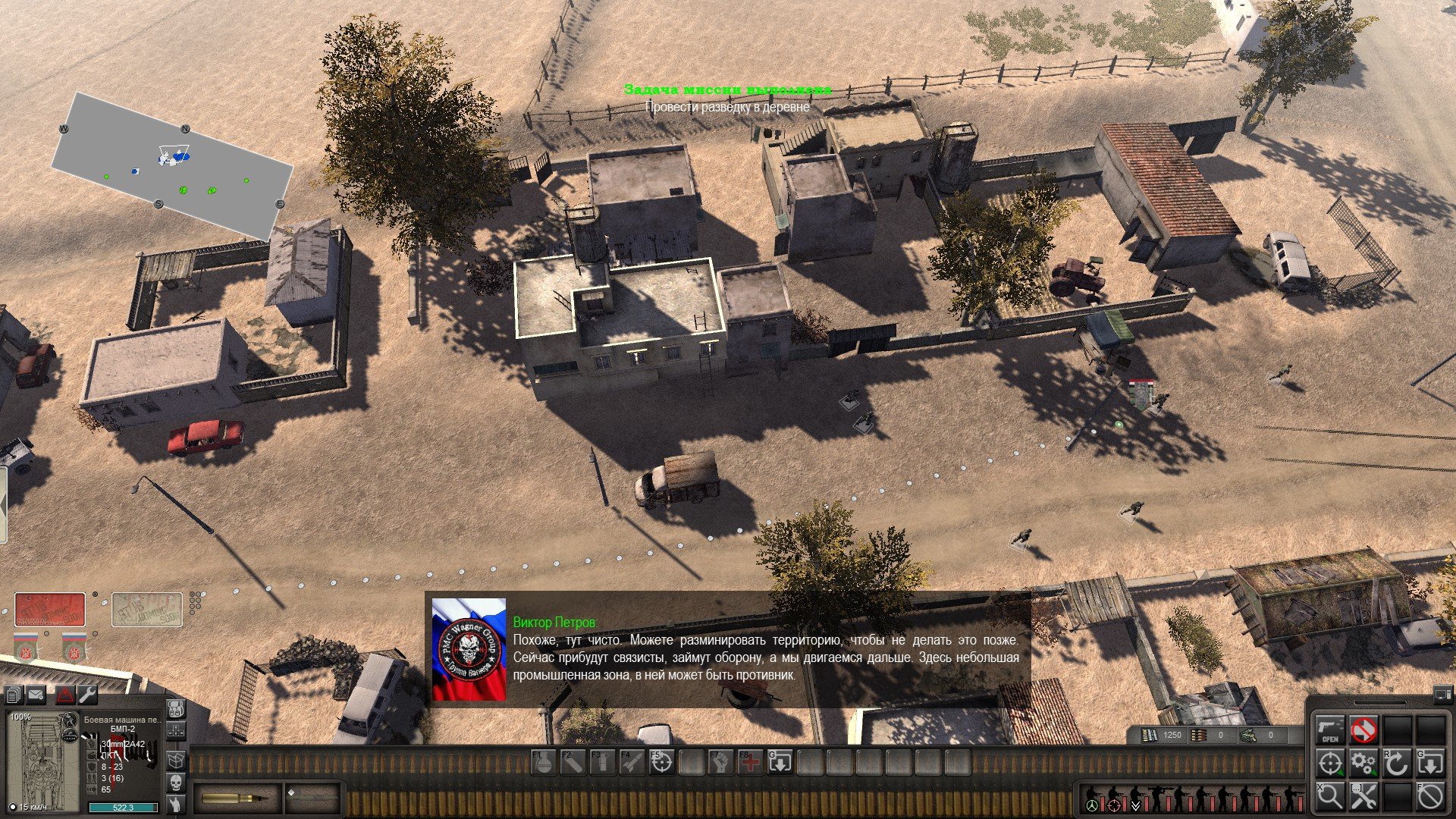Toggle the red no-movement arrow button

[x=1363, y=730]
